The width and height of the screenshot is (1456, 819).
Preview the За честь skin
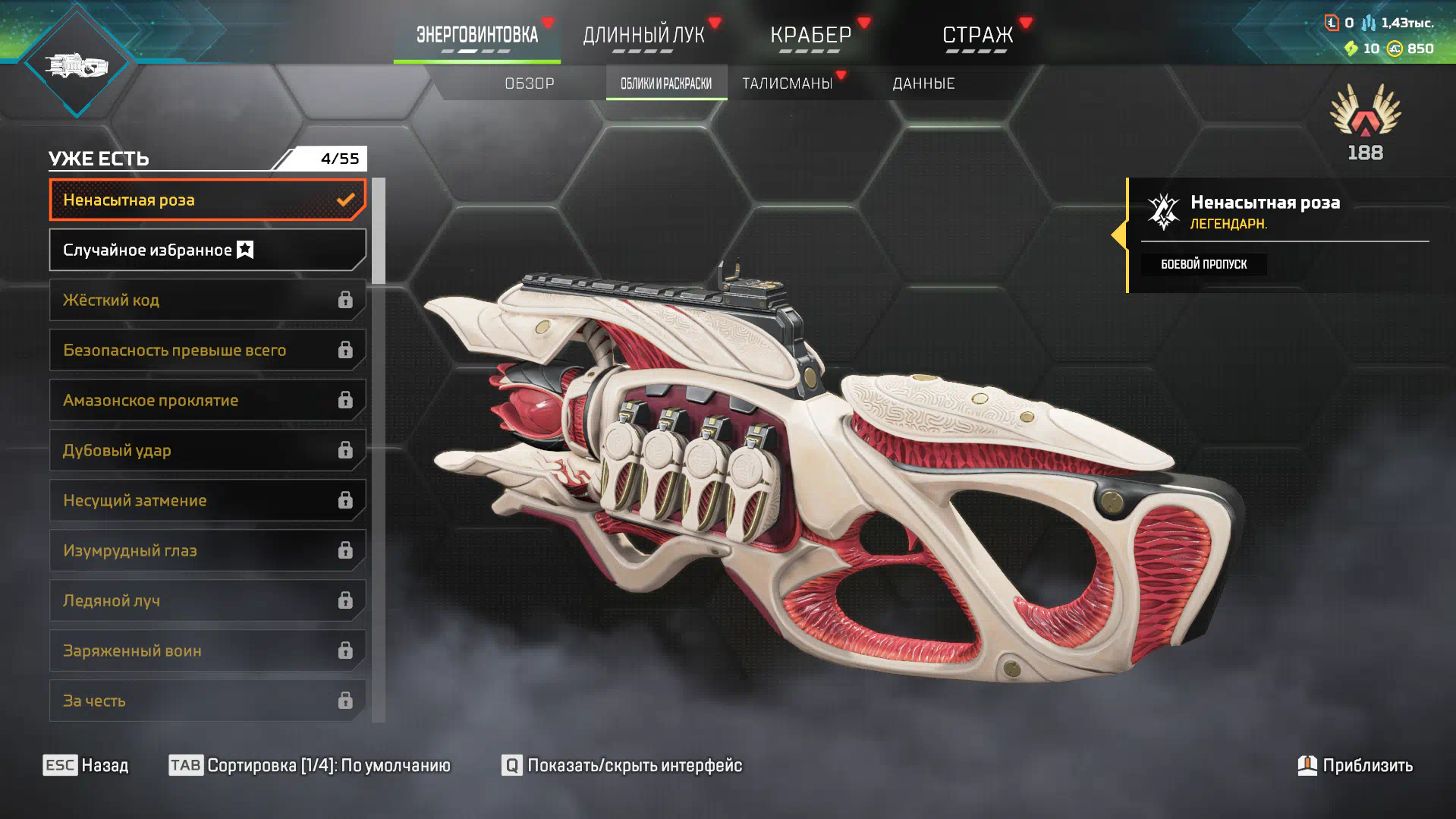point(207,701)
